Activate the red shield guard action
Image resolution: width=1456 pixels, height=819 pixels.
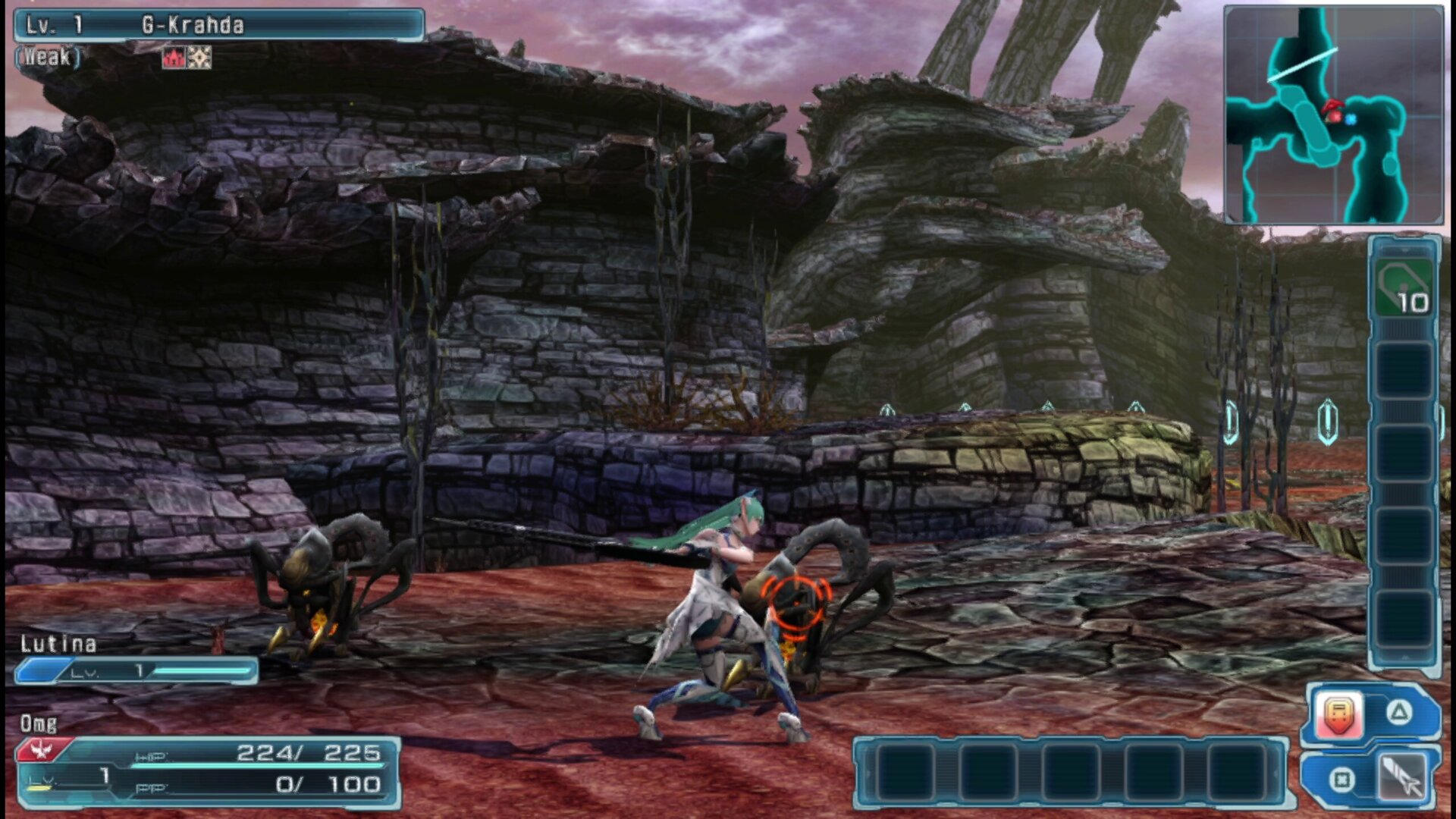click(1339, 715)
